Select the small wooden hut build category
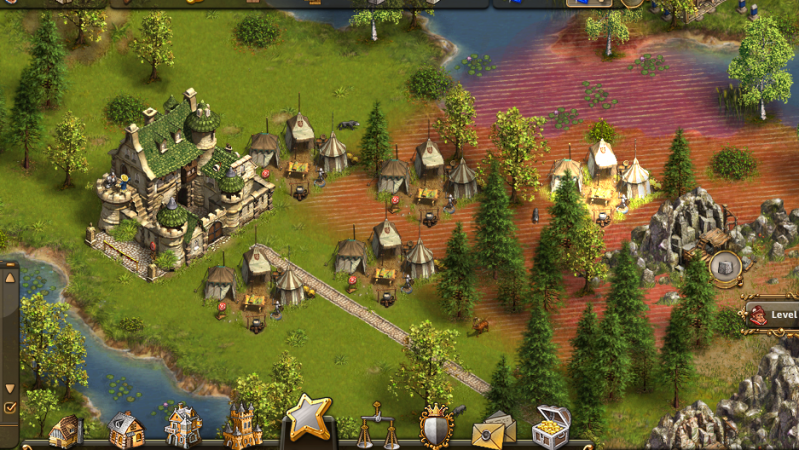799x450 pixels. click(x=66, y=431)
